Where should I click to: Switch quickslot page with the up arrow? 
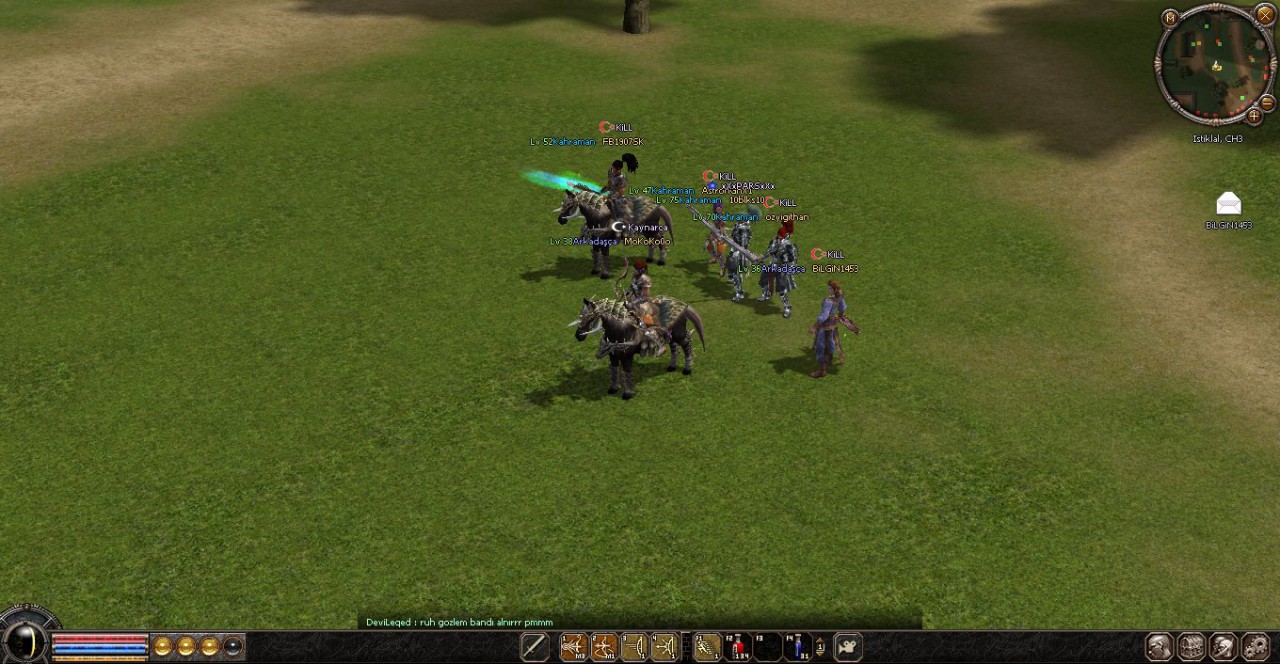[x=820, y=642]
